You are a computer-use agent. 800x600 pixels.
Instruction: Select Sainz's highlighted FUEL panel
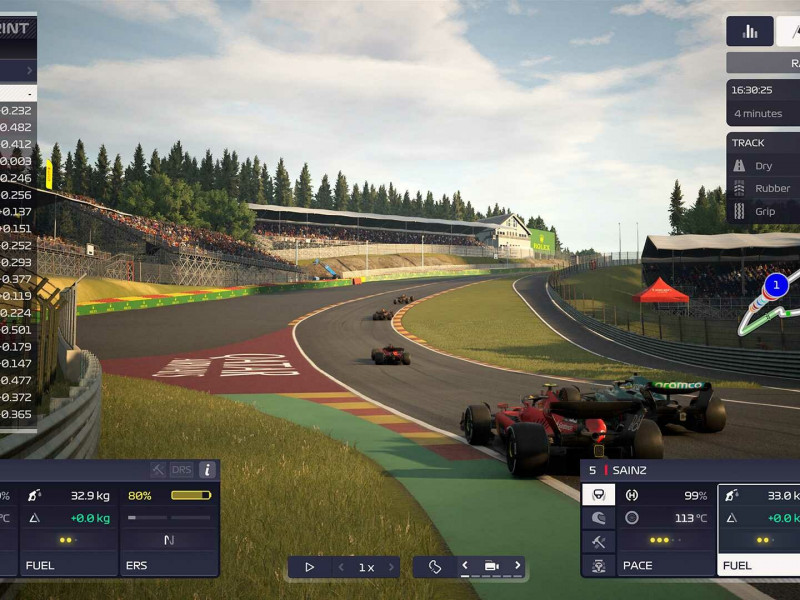click(760, 531)
